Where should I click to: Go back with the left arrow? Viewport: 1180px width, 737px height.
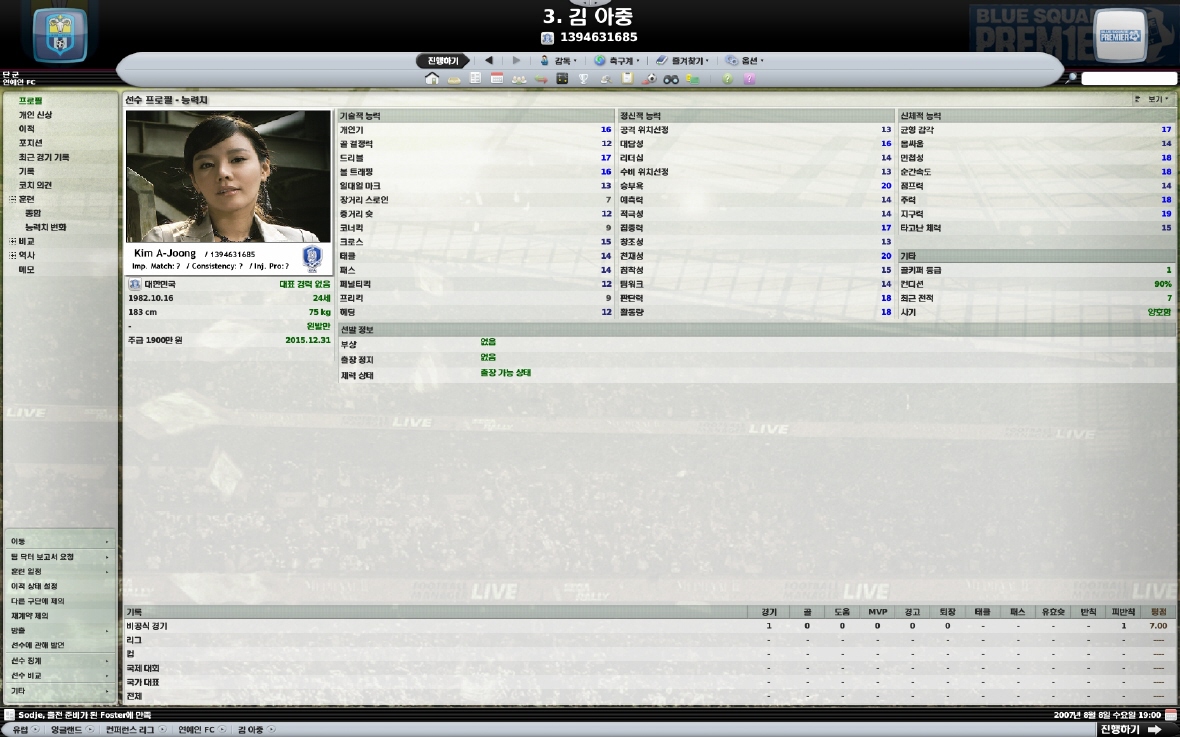pyautogui.click(x=489, y=61)
